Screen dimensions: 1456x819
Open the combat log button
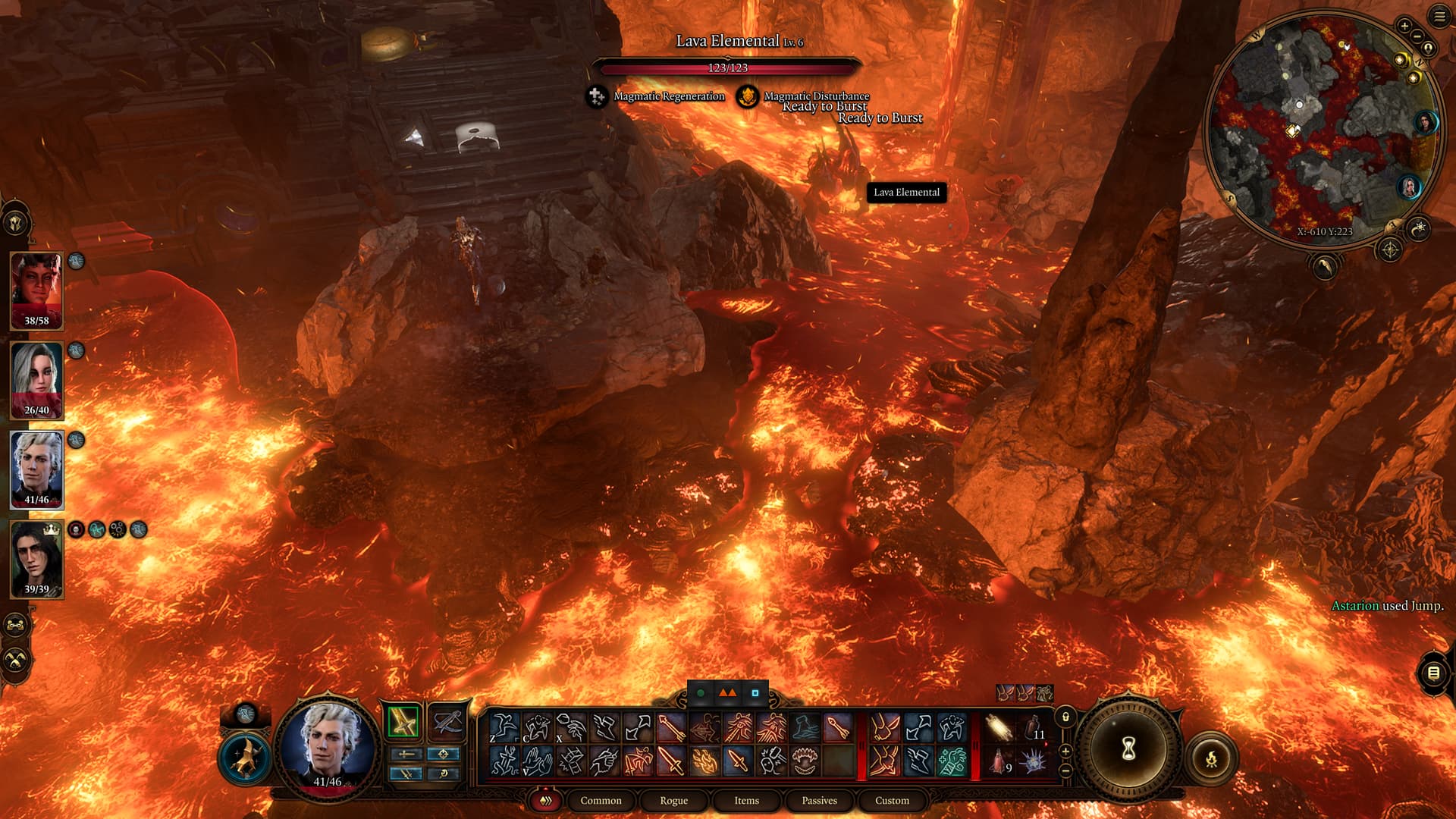pyautogui.click(x=1433, y=673)
